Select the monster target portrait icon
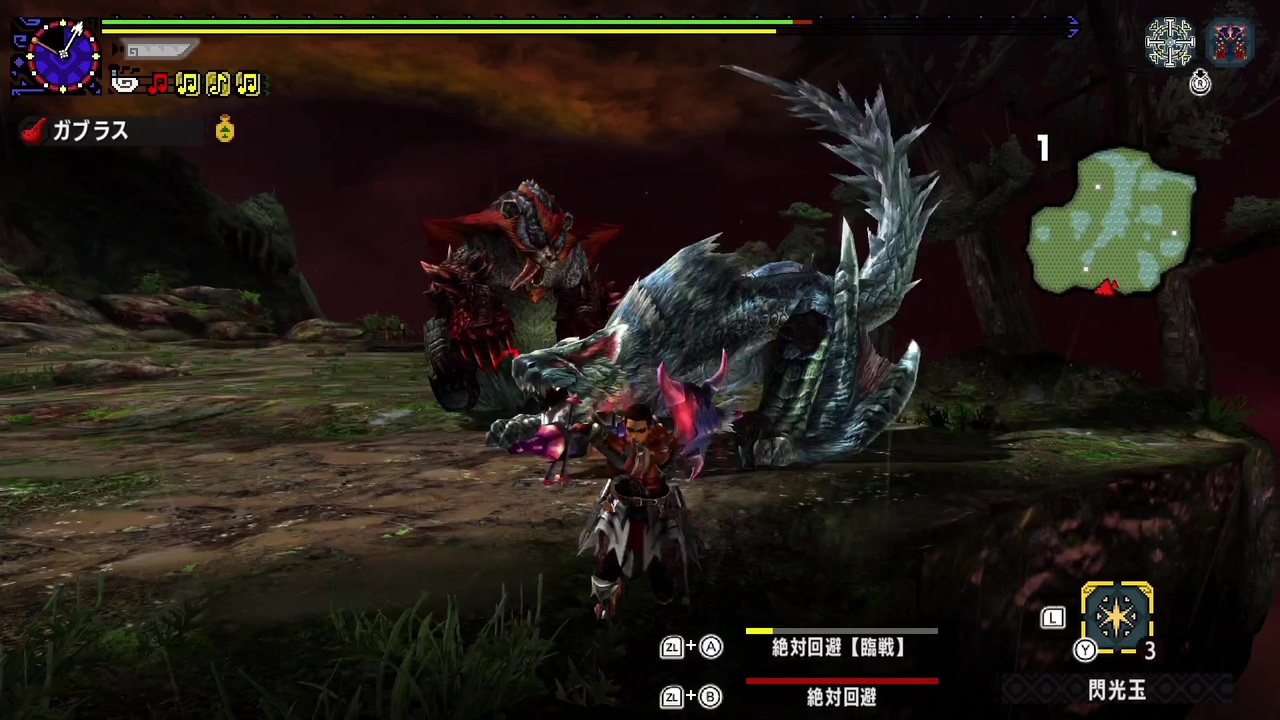Viewport: 1280px width, 720px height. click(x=1230, y=42)
